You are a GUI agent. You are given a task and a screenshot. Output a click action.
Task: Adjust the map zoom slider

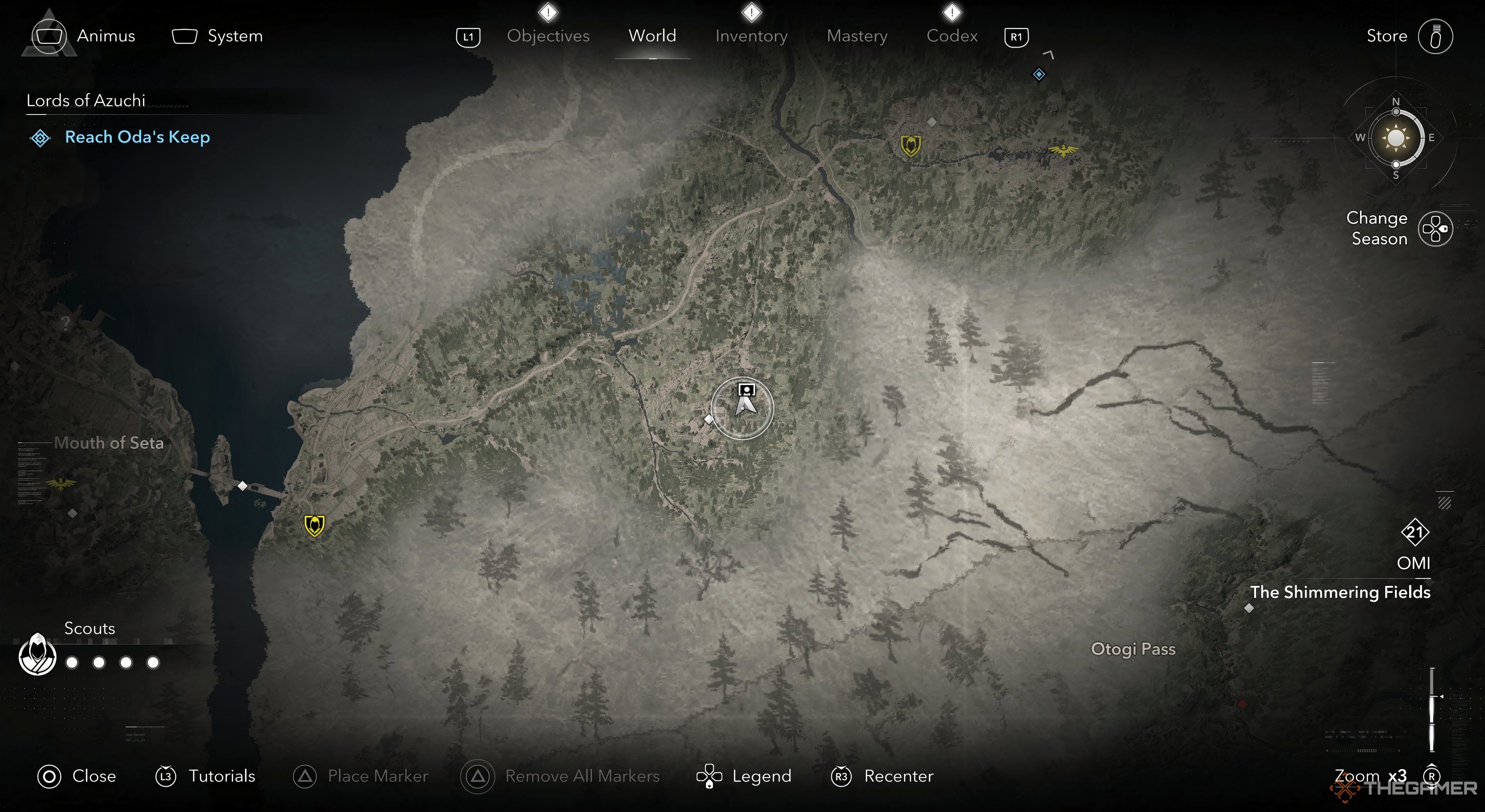[1432, 709]
